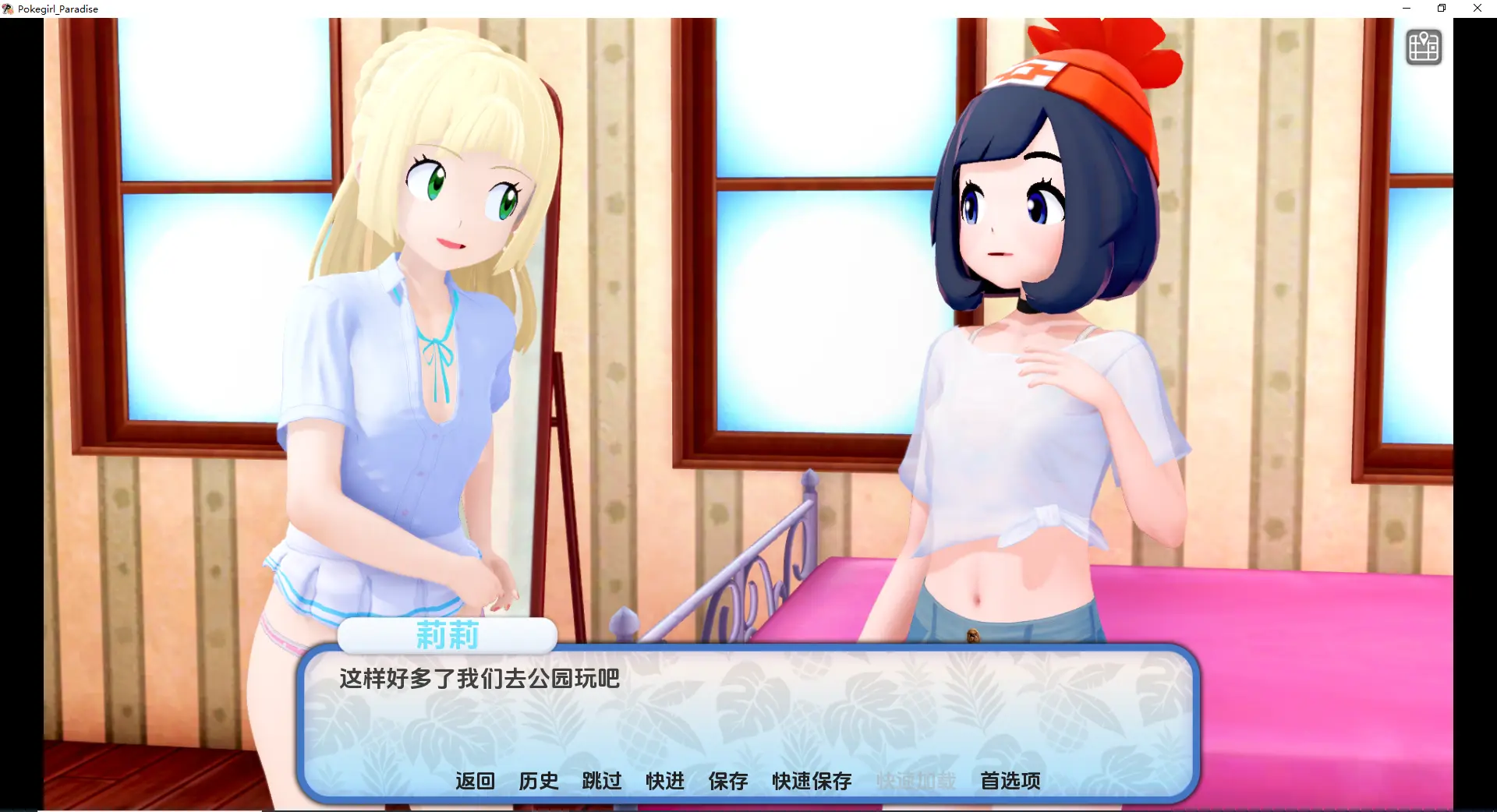Open the map icon in top-right corner

(1423, 48)
